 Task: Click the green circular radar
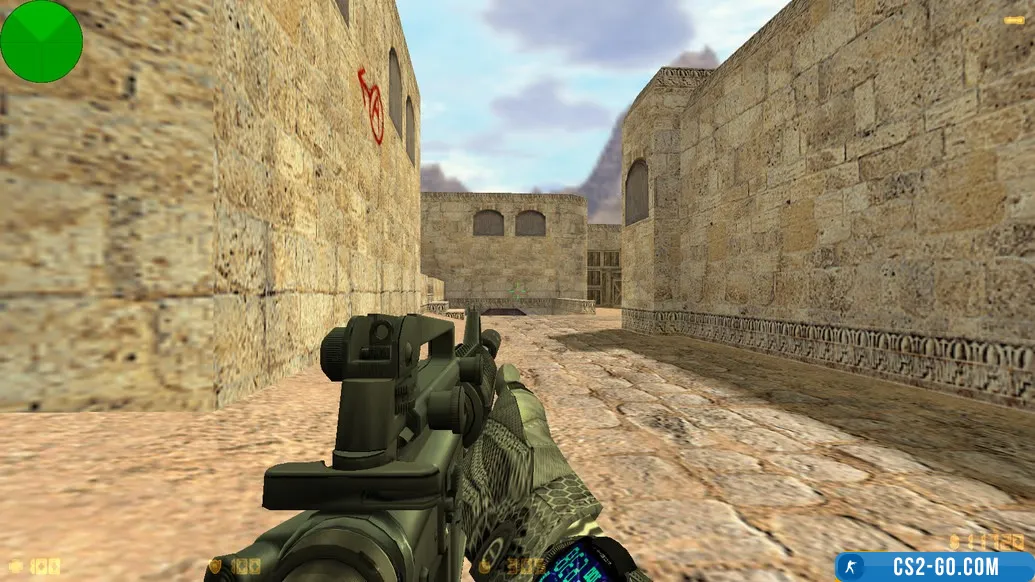point(41,41)
